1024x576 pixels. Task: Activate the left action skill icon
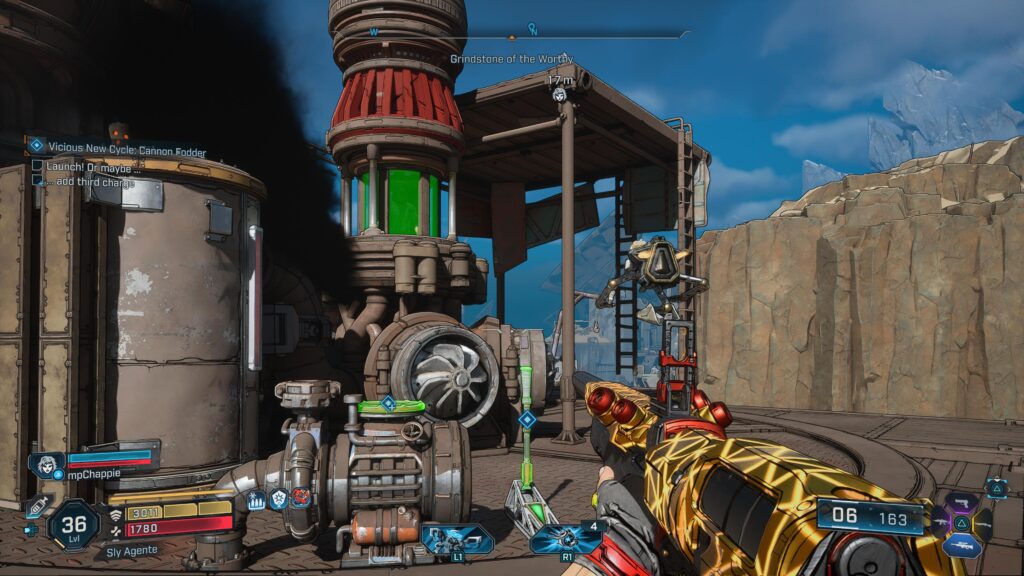456,540
